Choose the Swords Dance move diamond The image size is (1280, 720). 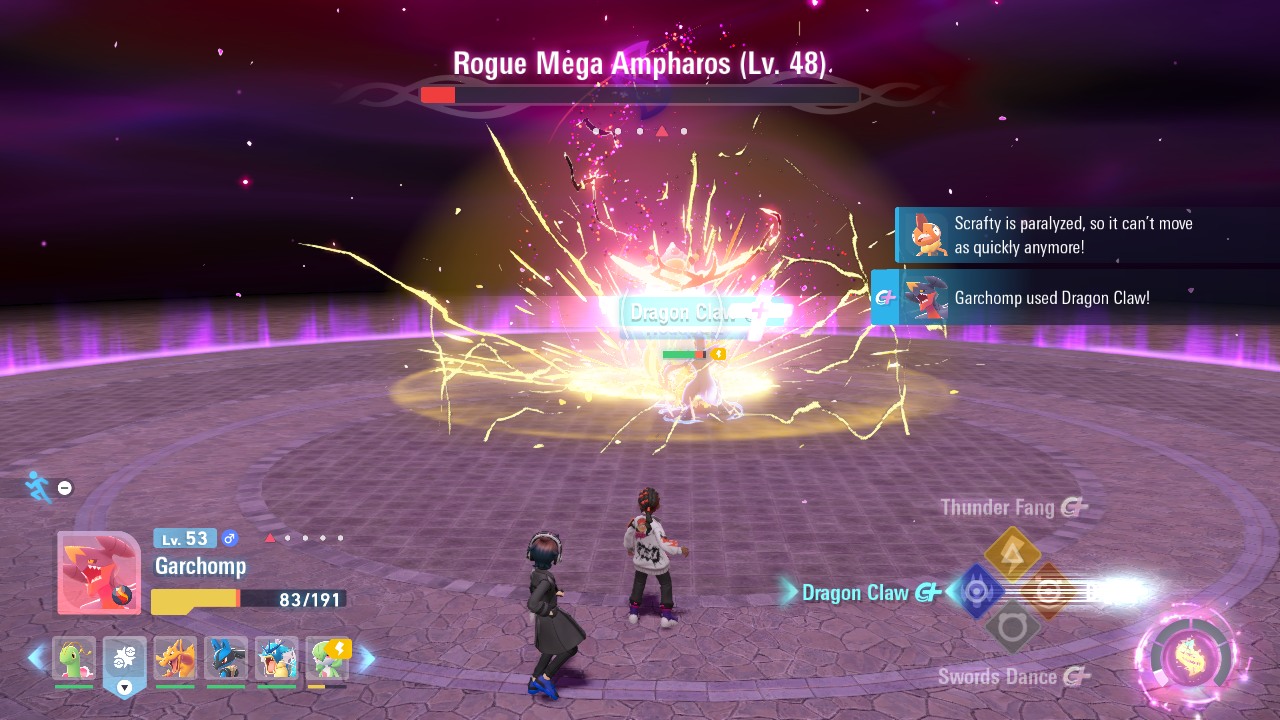1012,628
